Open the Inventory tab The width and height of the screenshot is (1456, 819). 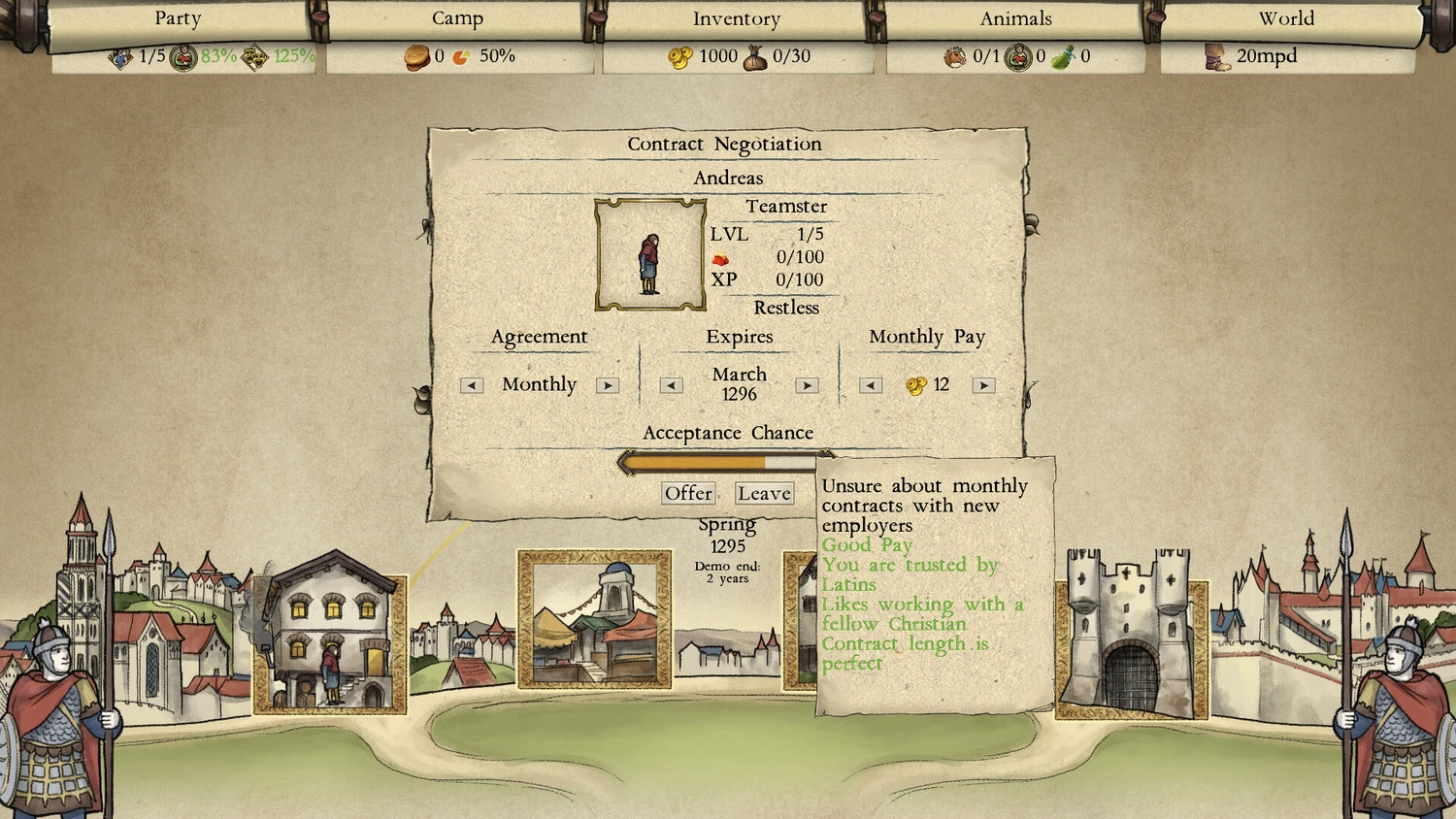point(736,19)
